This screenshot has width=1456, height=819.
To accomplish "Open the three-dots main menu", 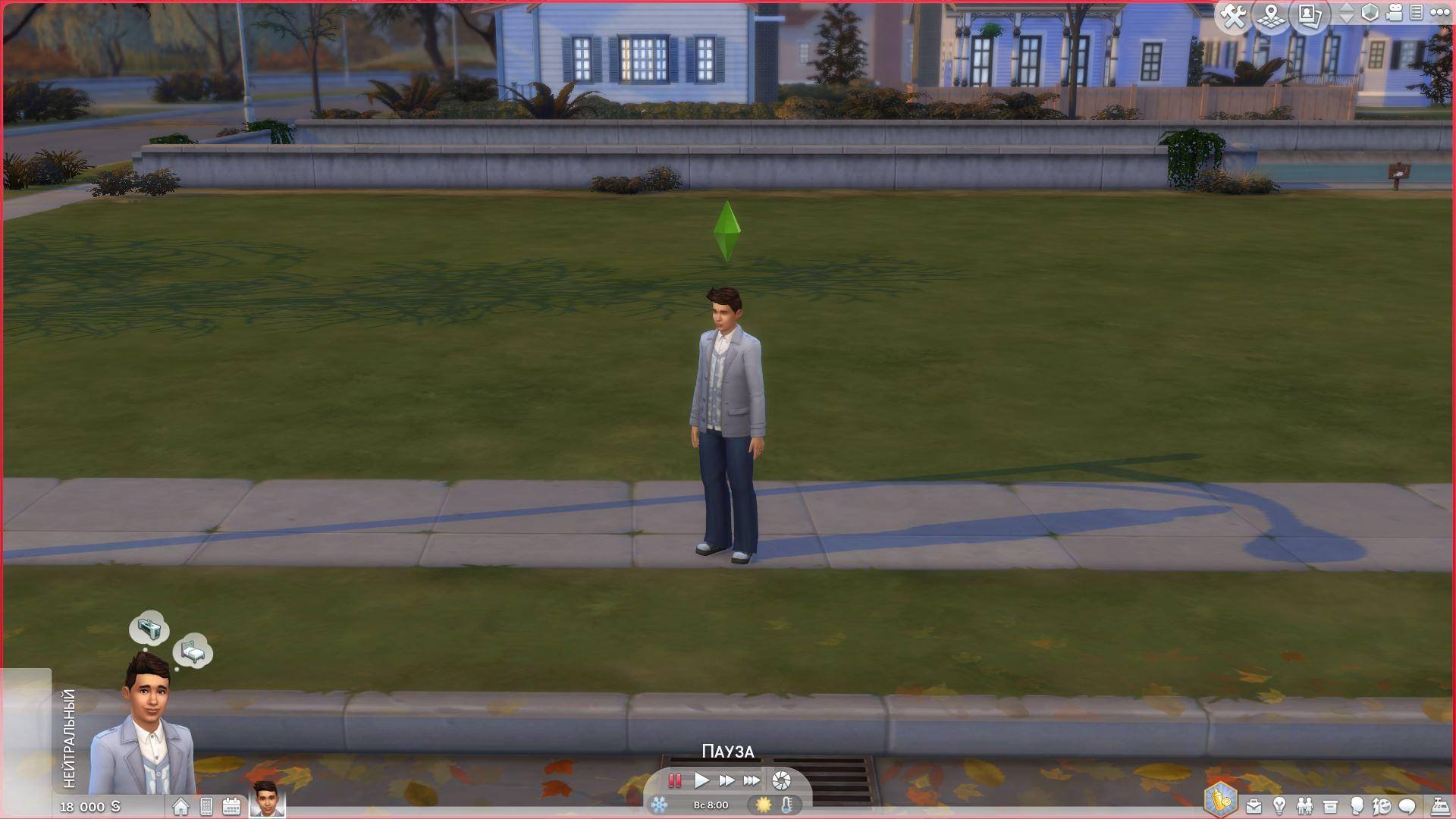I will tap(1439, 13).
